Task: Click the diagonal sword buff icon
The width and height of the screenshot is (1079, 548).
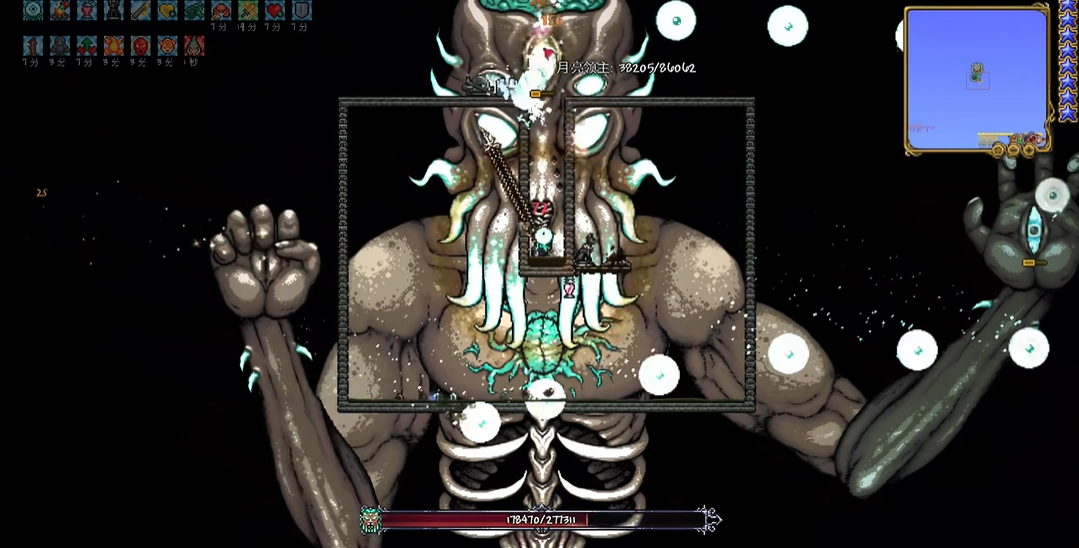Action: [x=140, y=10]
